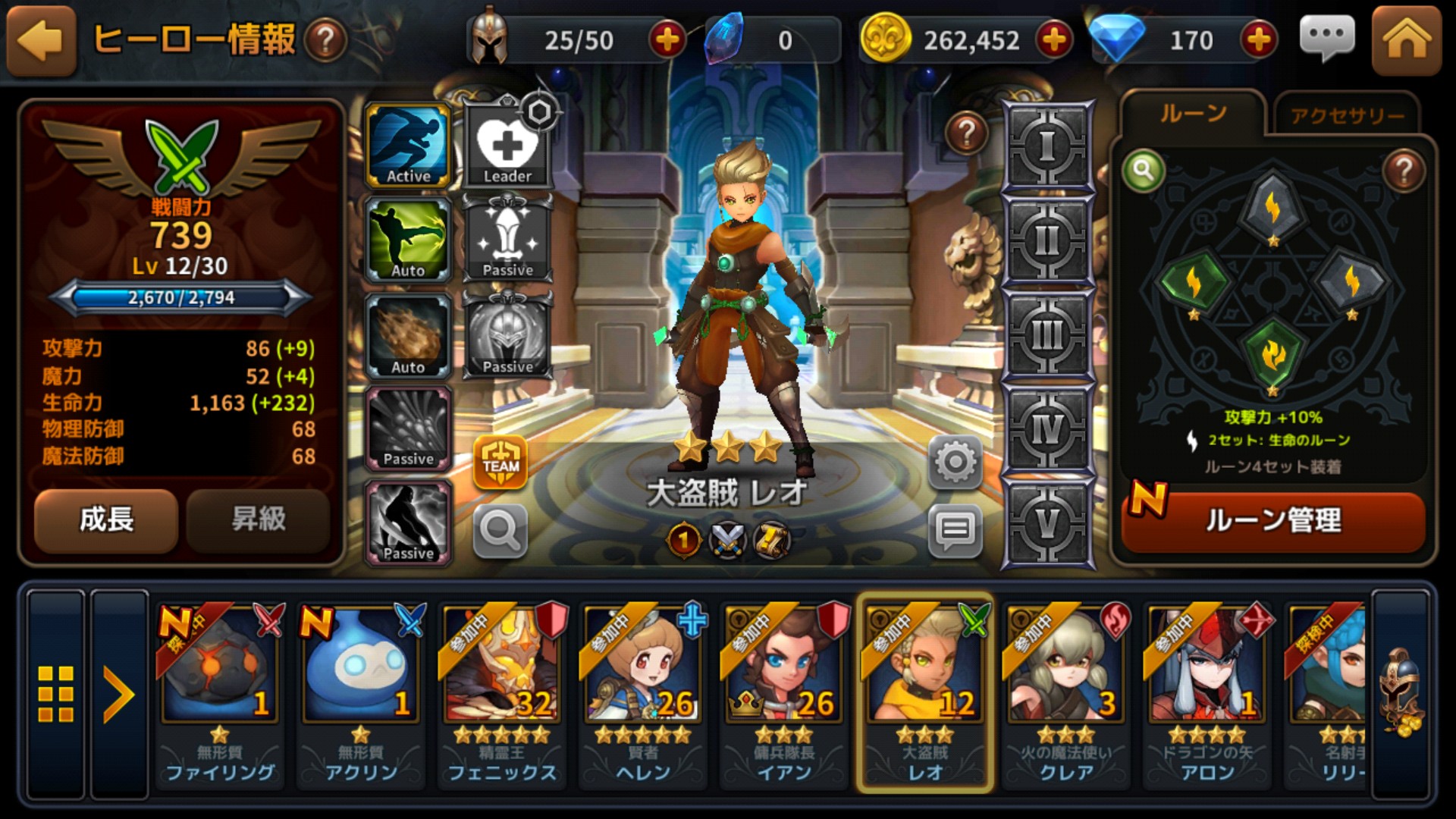Image resolution: width=1456 pixels, height=819 pixels.
Task: Choose hero ヘレン in the hero list
Action: pyautogui.click(x=643, y=690)
